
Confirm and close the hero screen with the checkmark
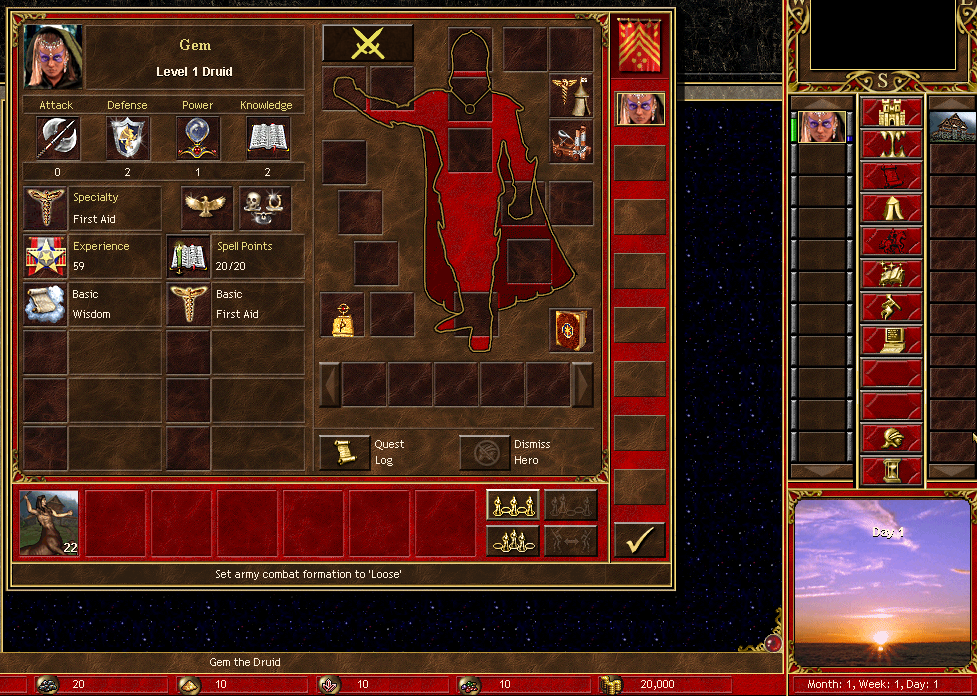click(x=639, y=540)
